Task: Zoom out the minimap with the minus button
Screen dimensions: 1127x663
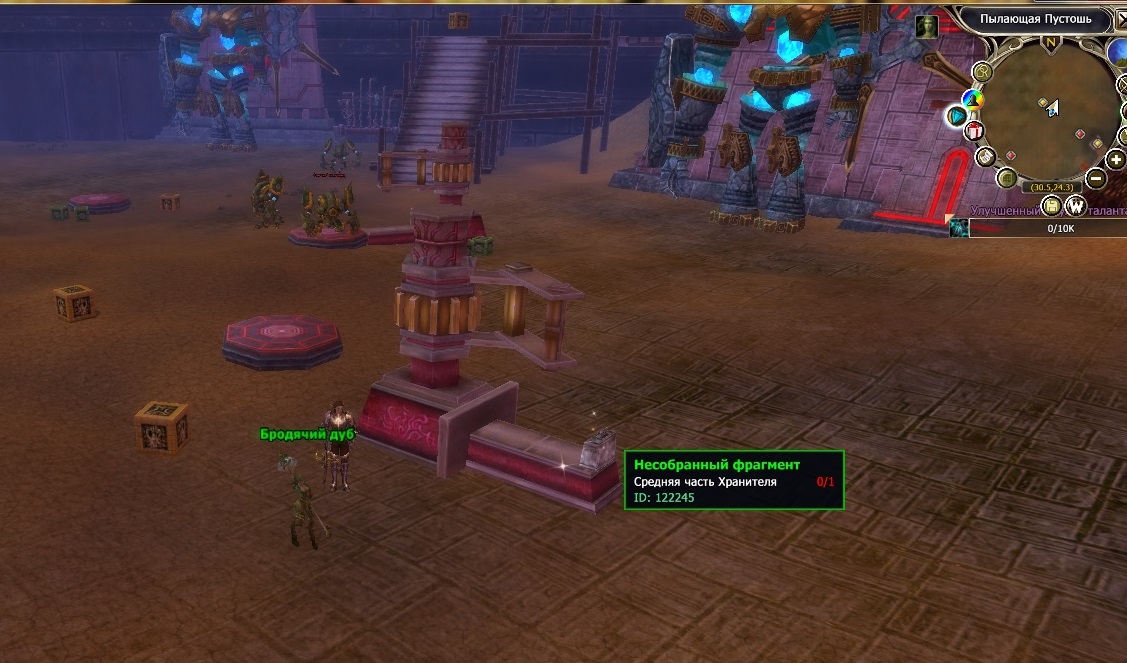Action: point(1096,179)
